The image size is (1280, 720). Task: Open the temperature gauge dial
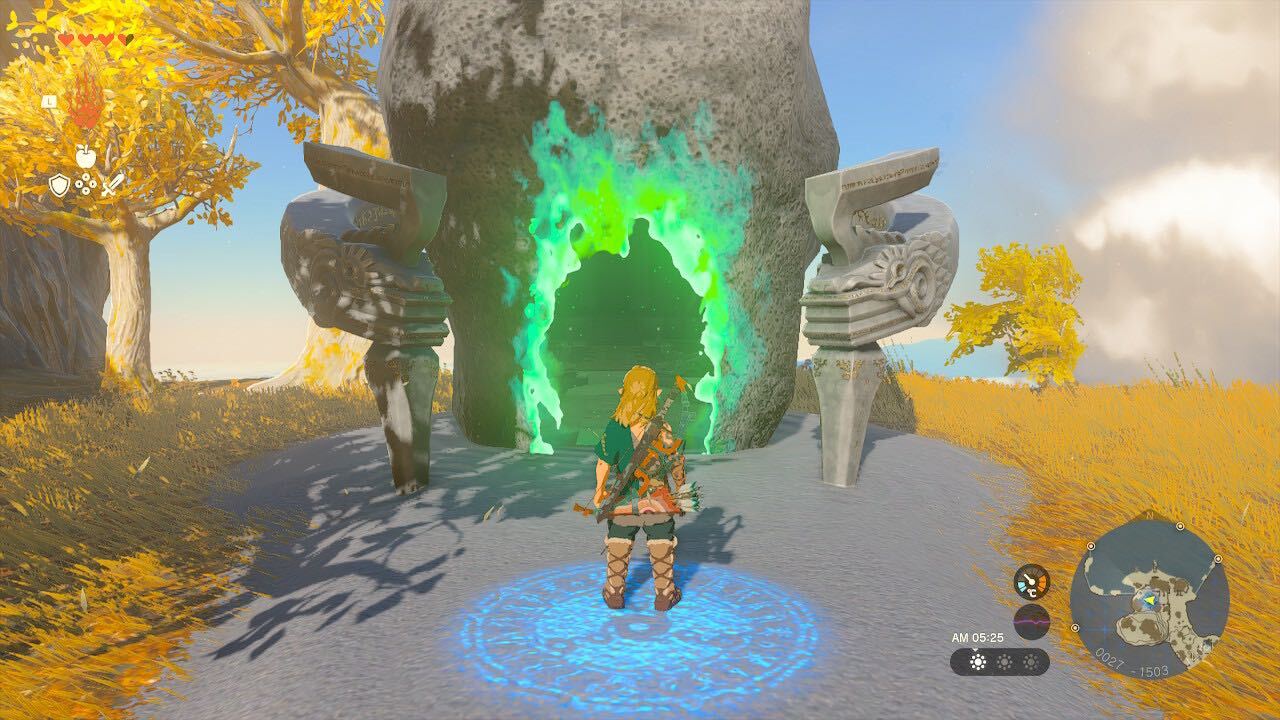[1031, 581]
